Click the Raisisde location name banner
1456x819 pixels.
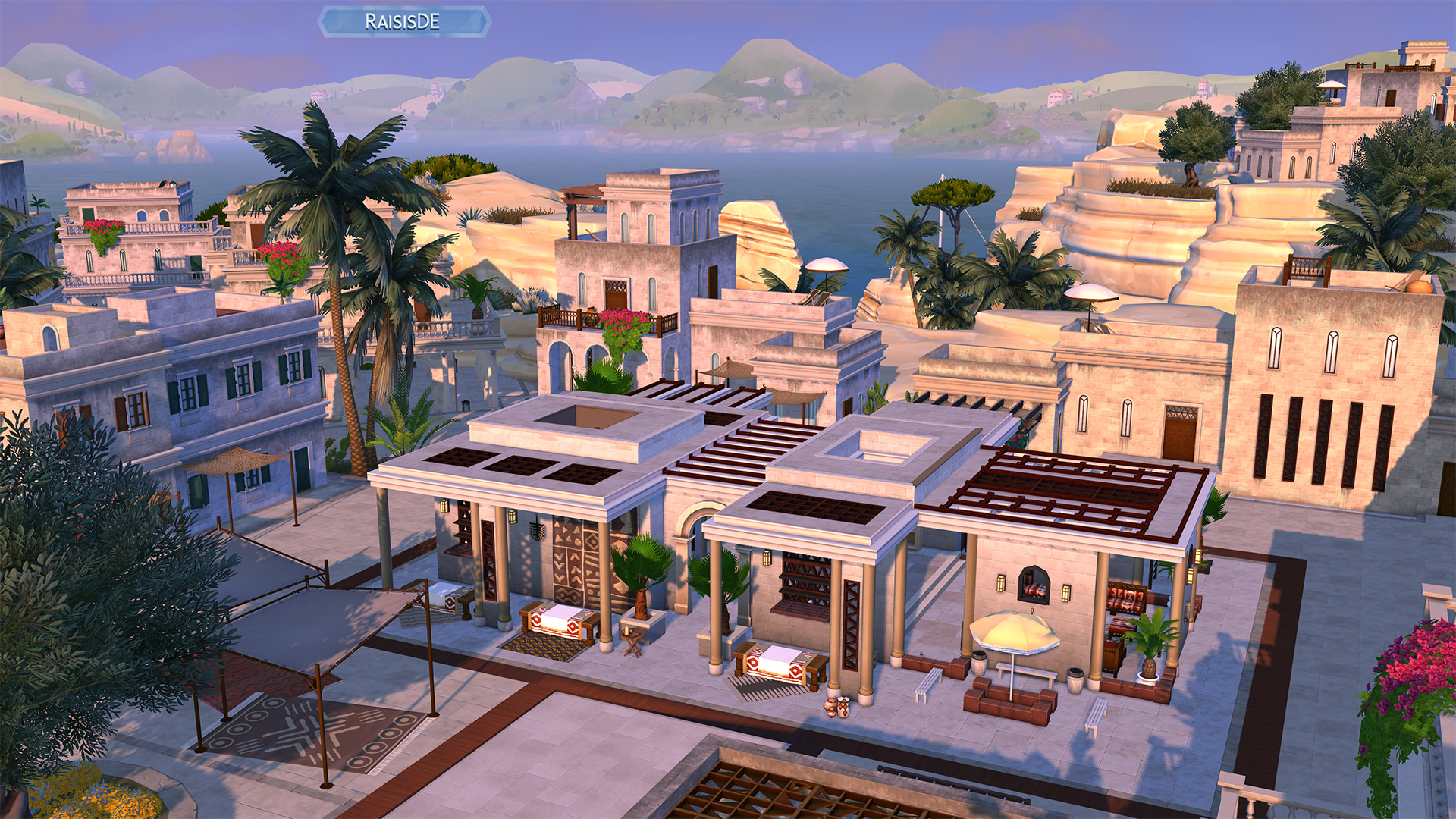403,22
